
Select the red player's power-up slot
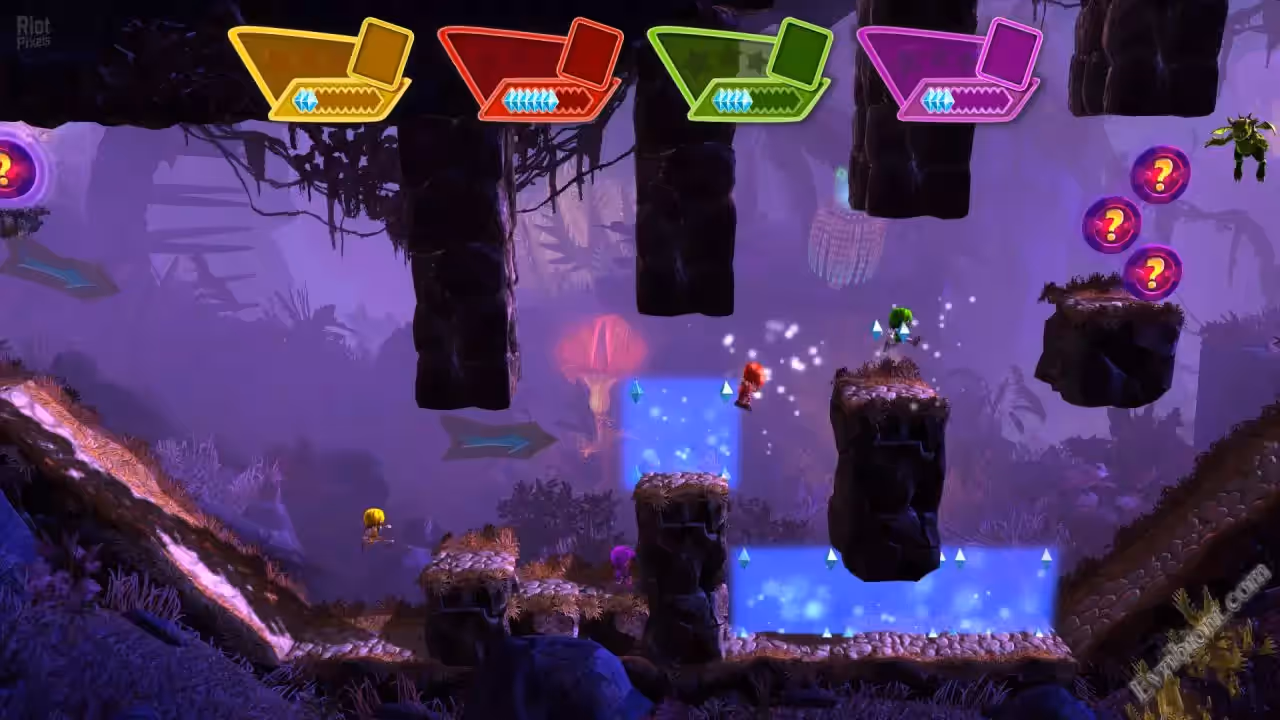(x=590, y=51)
